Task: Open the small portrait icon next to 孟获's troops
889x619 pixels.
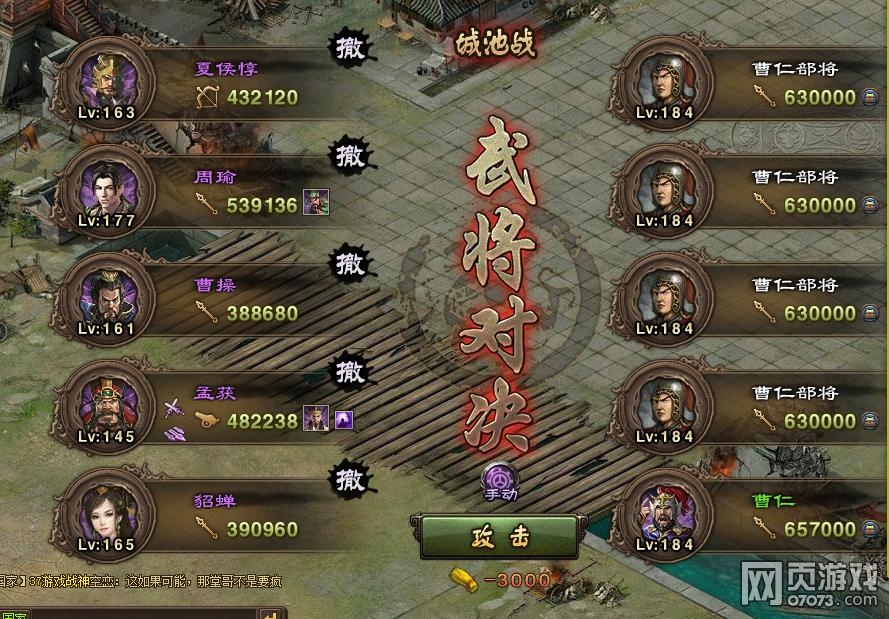Action: click(x=316, y=420)
